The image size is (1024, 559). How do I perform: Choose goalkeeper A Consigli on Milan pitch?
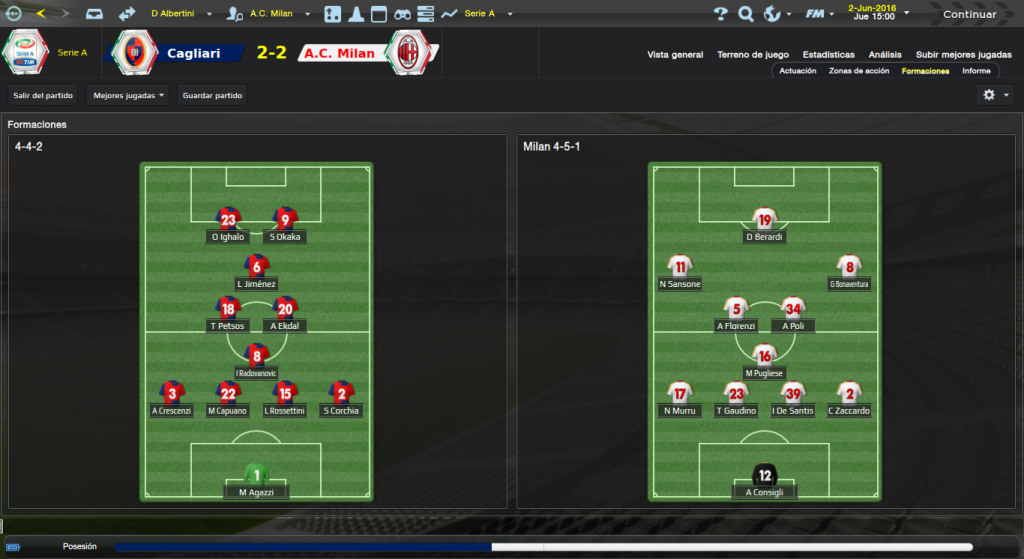(x=765, y=476)
